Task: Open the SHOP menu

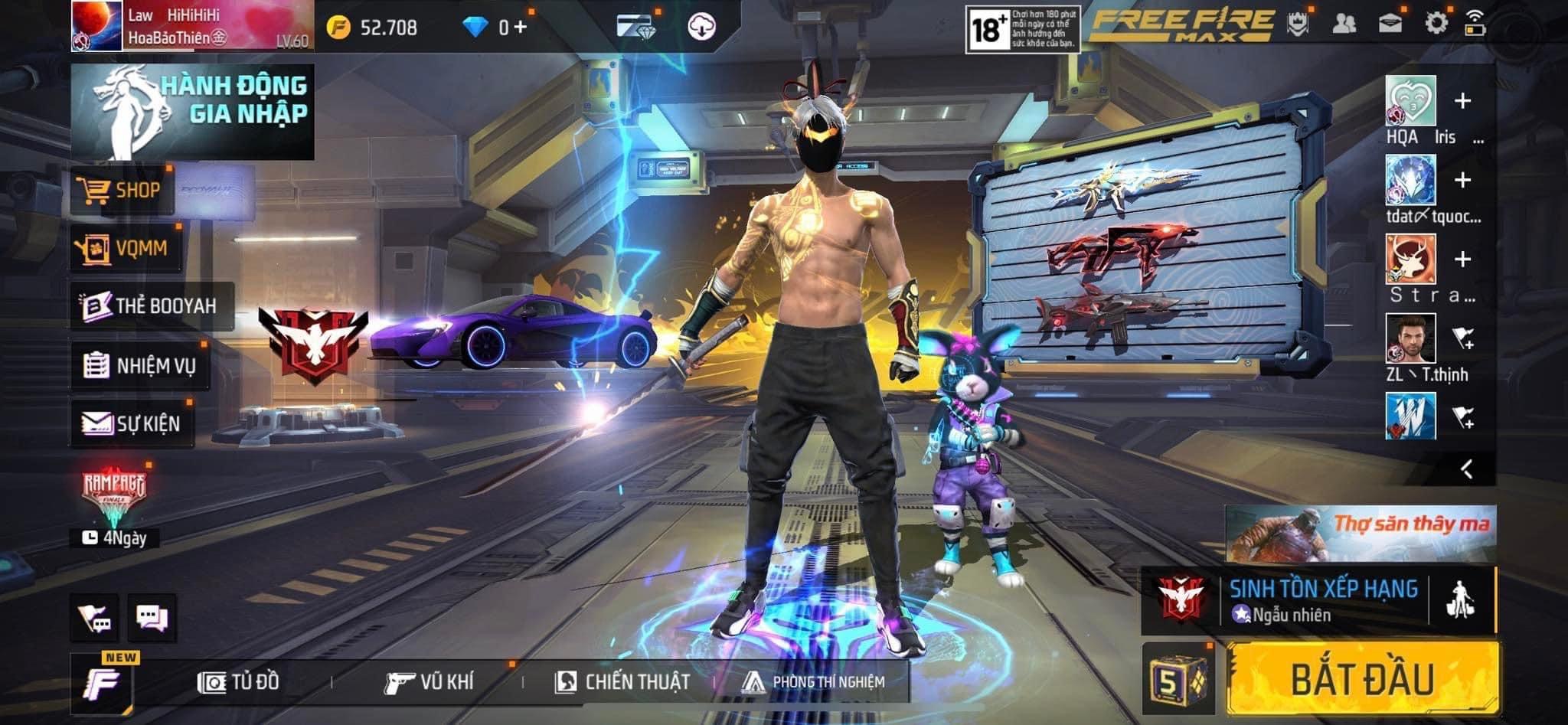Action: tap(122, 190)
